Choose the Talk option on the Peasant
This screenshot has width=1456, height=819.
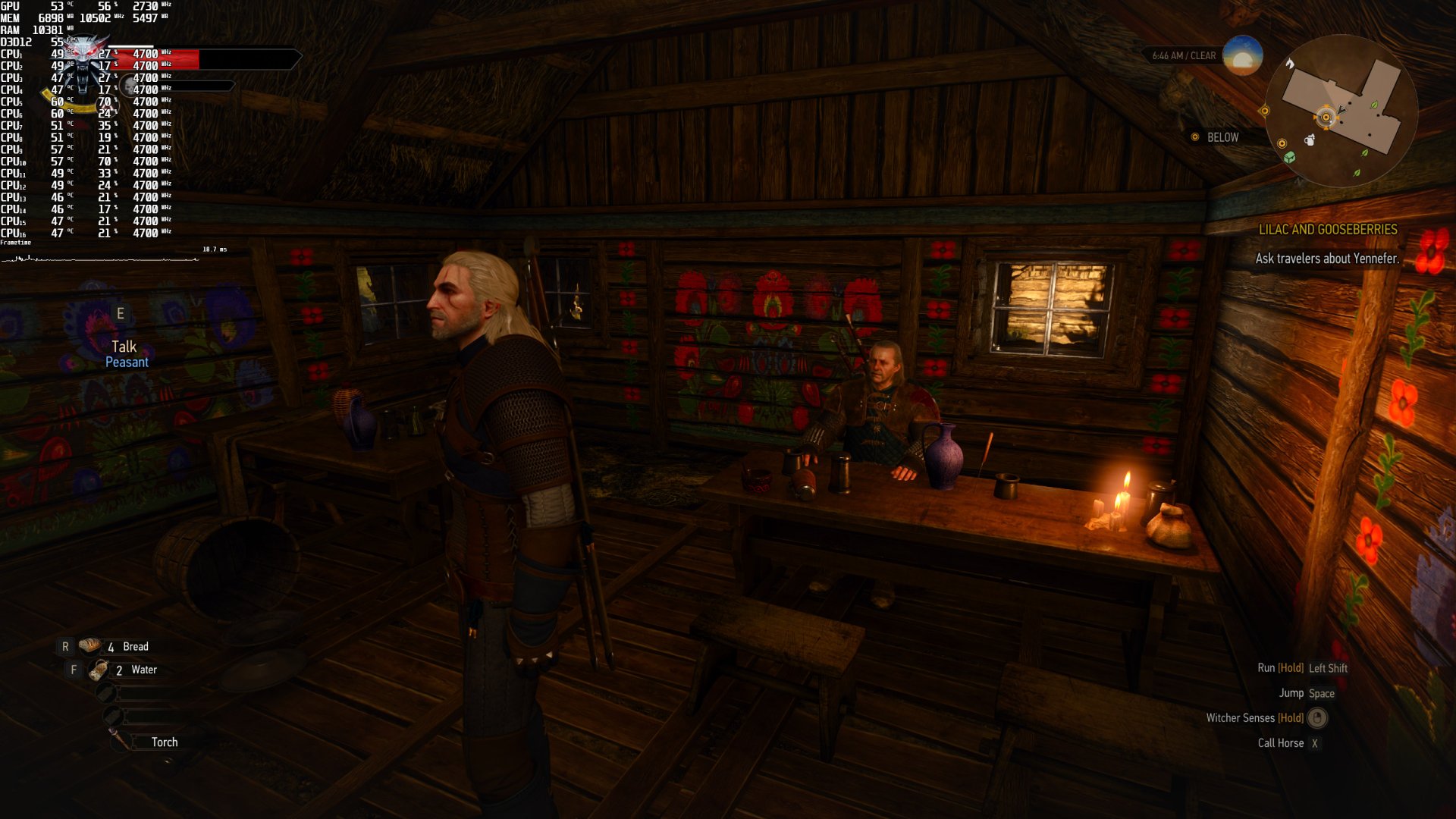(125, 346)
